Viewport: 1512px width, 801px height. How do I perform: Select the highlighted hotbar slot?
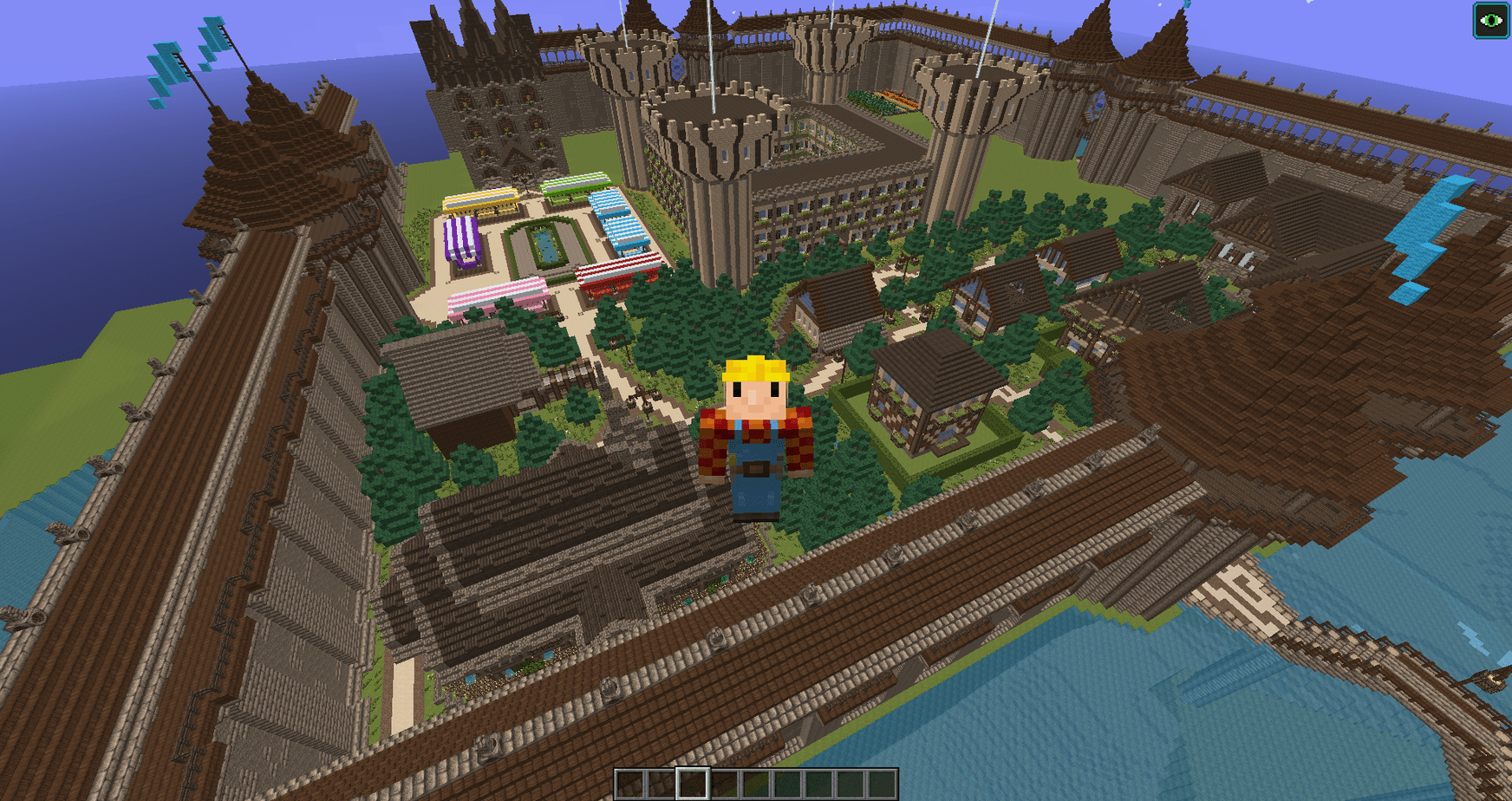coord(692,784)
